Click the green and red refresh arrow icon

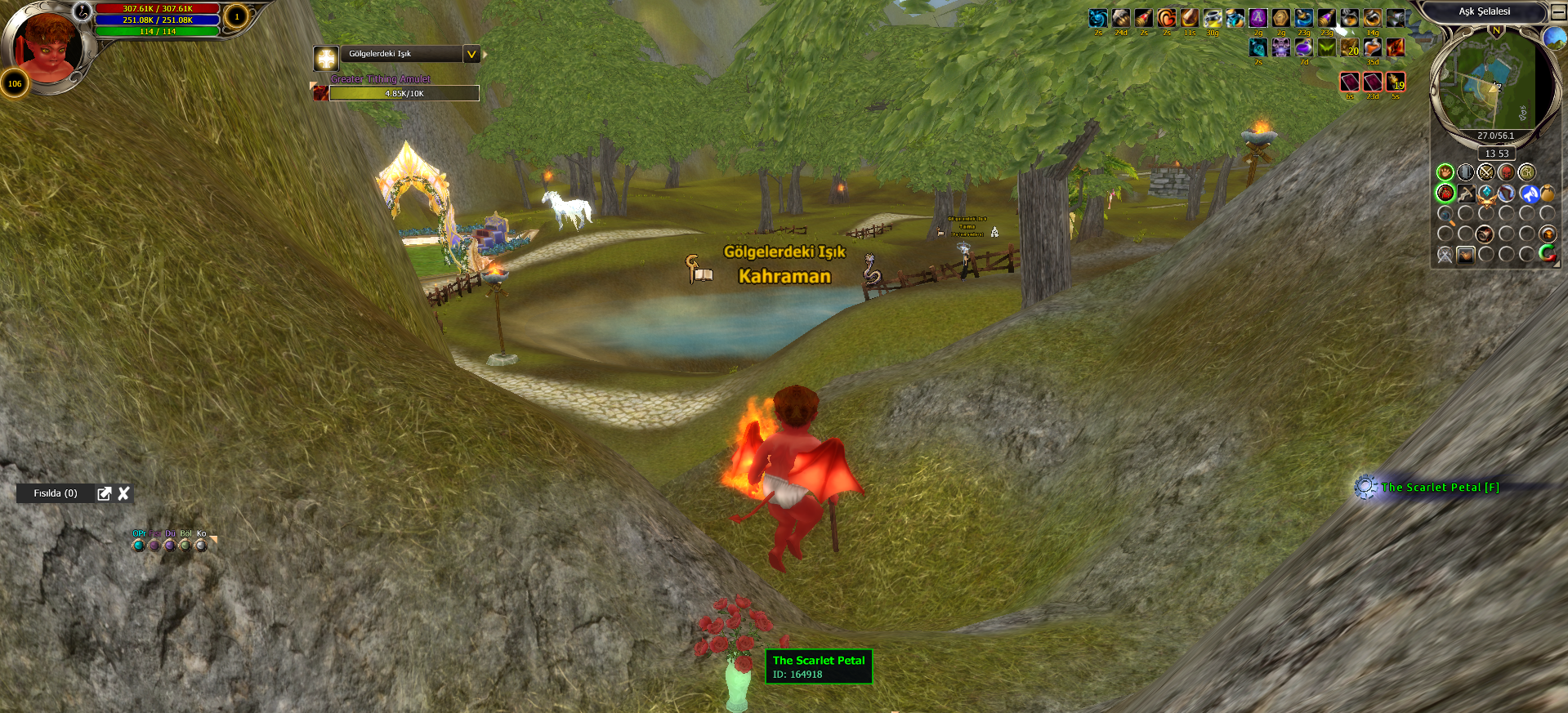click(x=1548, y=254)
